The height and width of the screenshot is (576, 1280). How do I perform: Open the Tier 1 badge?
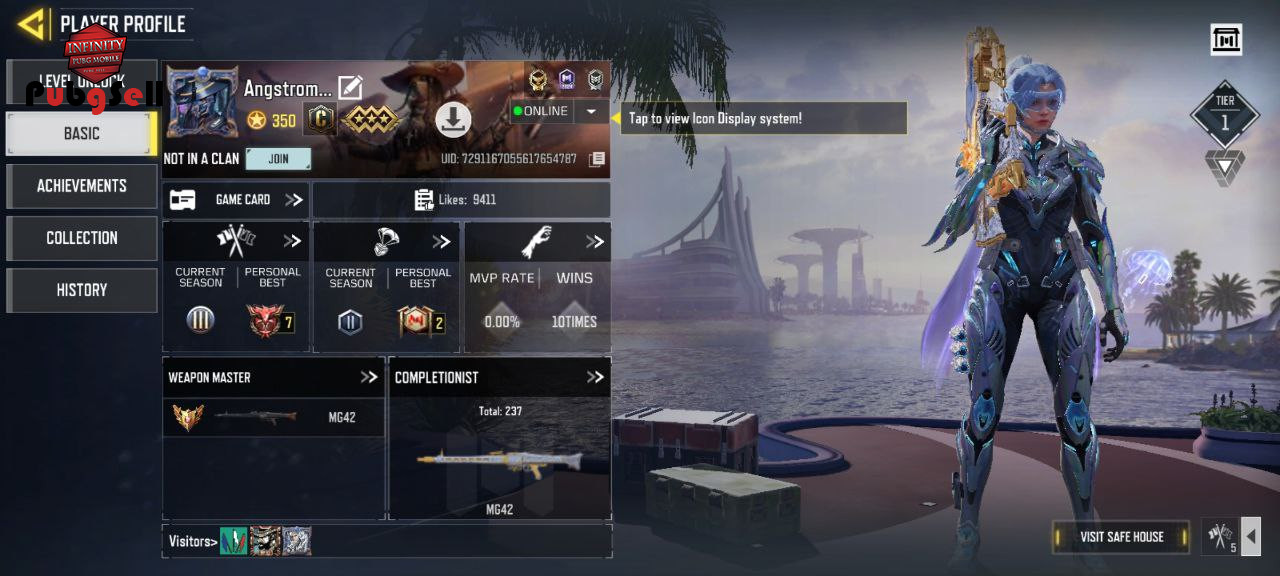(1225, 115)
